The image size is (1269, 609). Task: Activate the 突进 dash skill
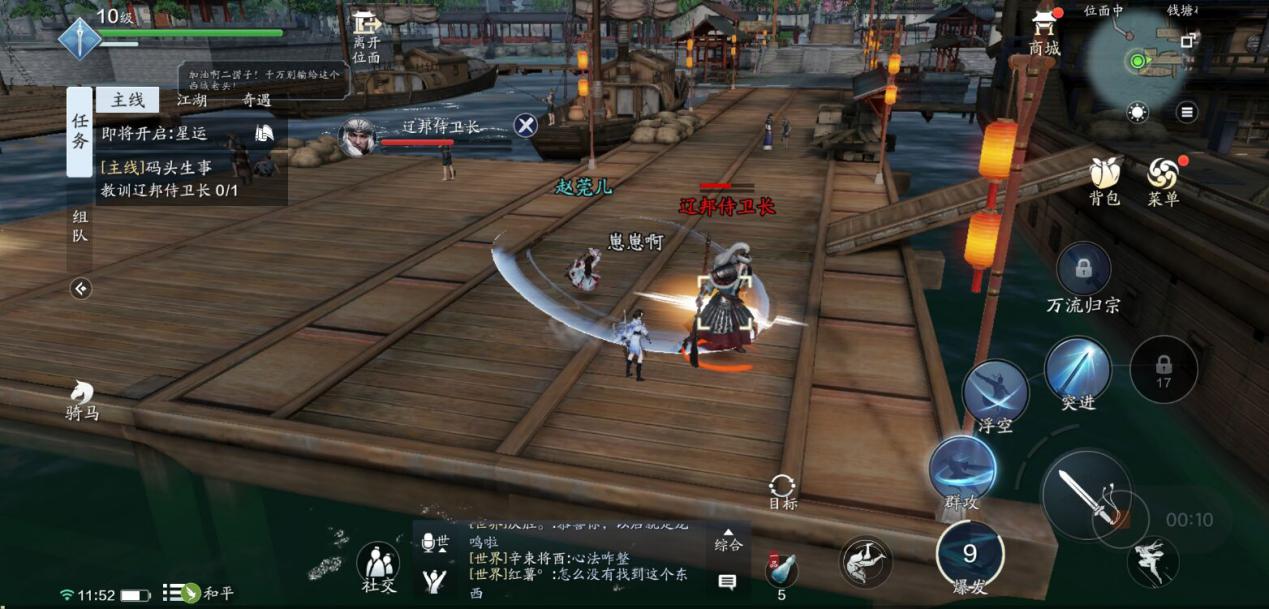click(1078, 371)
